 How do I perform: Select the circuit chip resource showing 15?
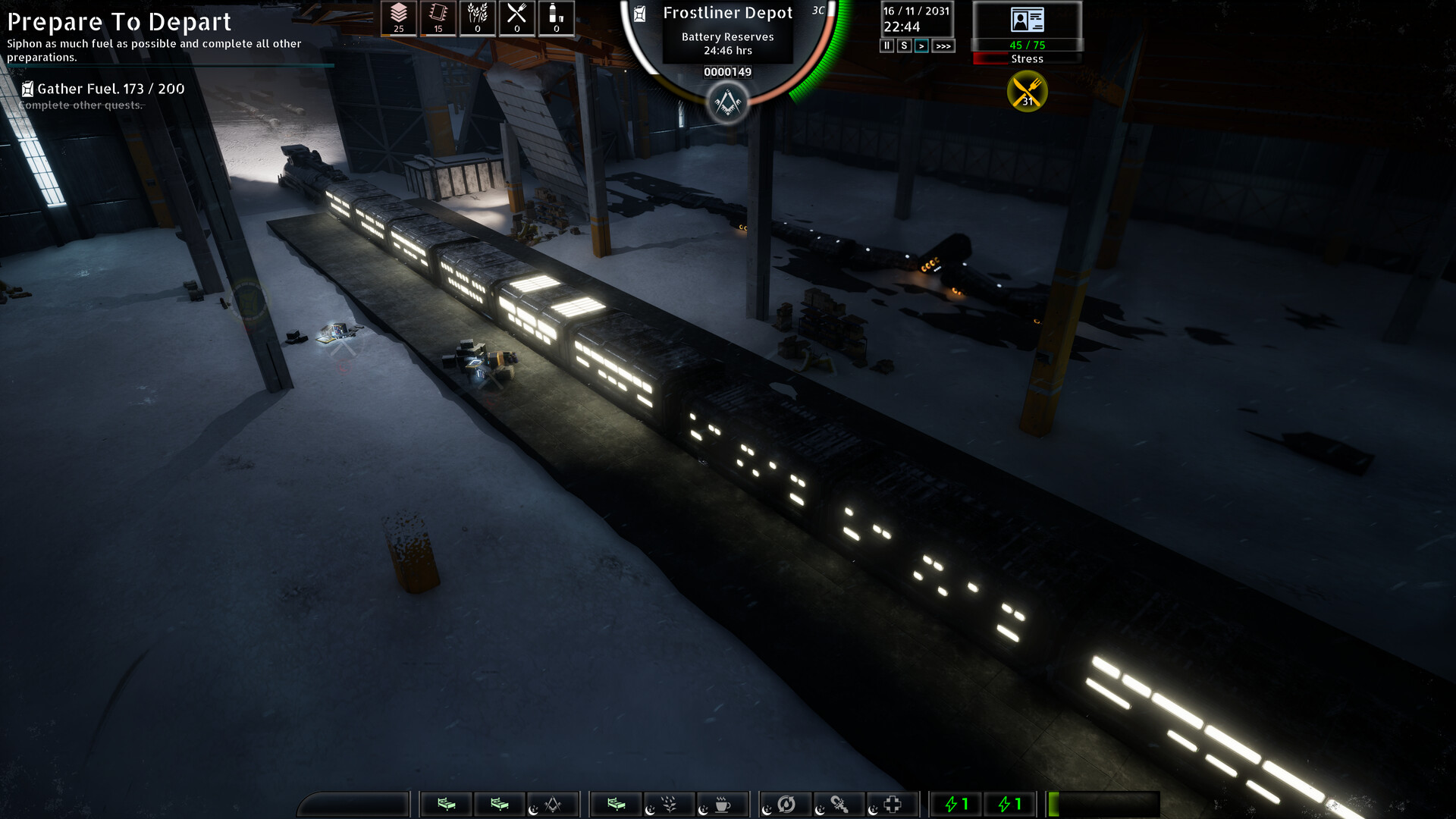click(x=438, y=18)
